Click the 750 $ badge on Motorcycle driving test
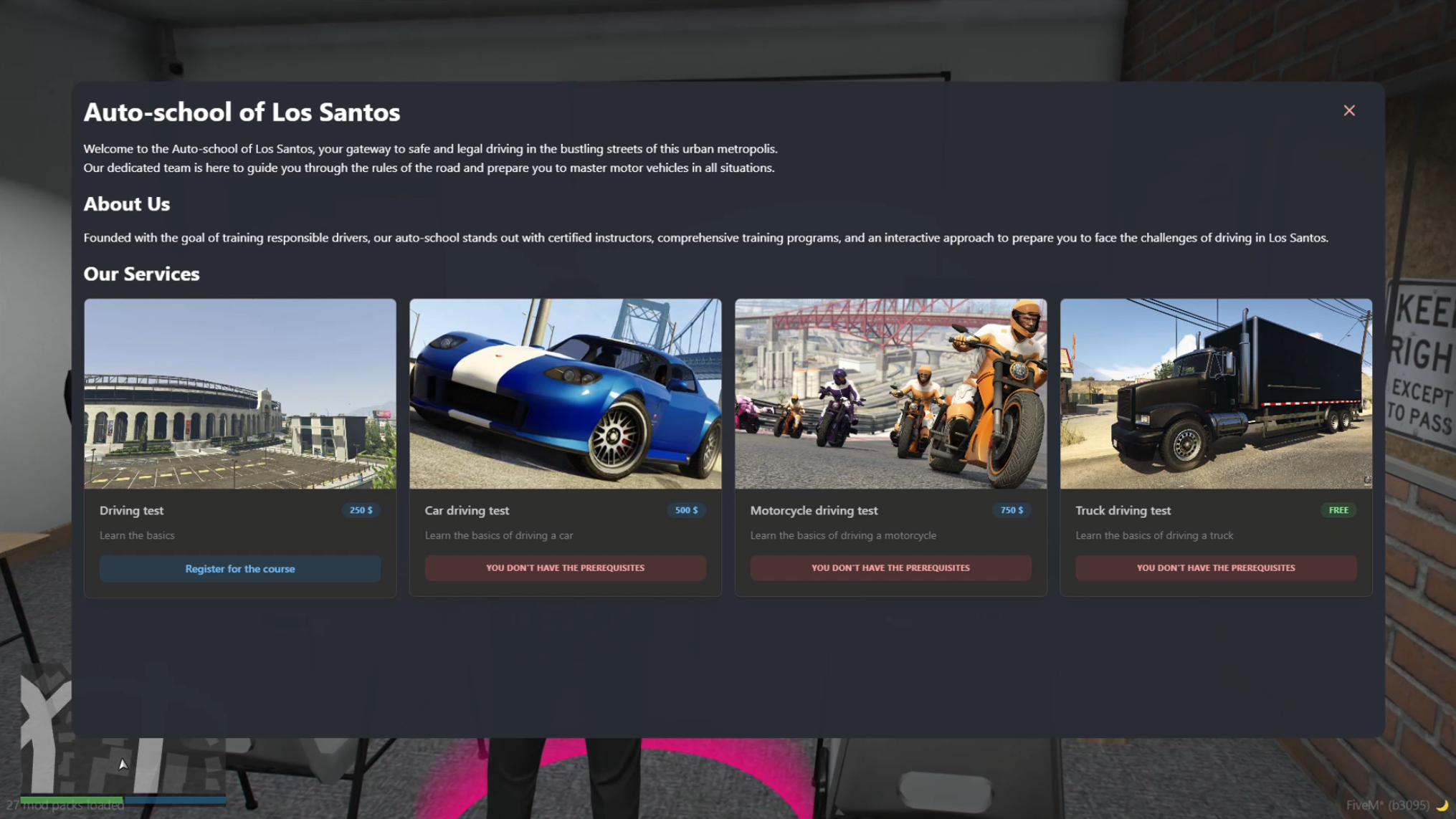The height and width of the screenshot is (819, 1456). 1012,510
